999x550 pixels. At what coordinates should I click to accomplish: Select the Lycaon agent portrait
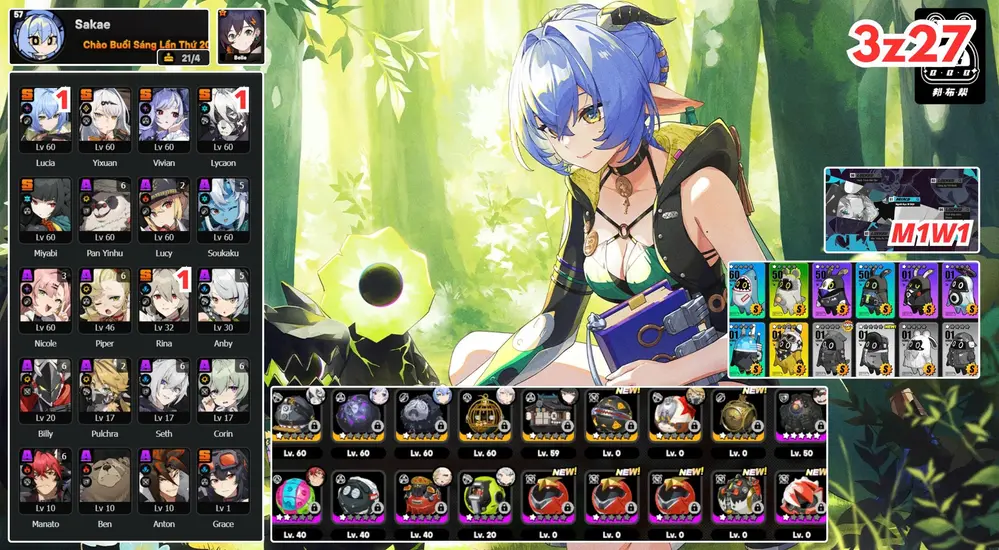point(223,115)
